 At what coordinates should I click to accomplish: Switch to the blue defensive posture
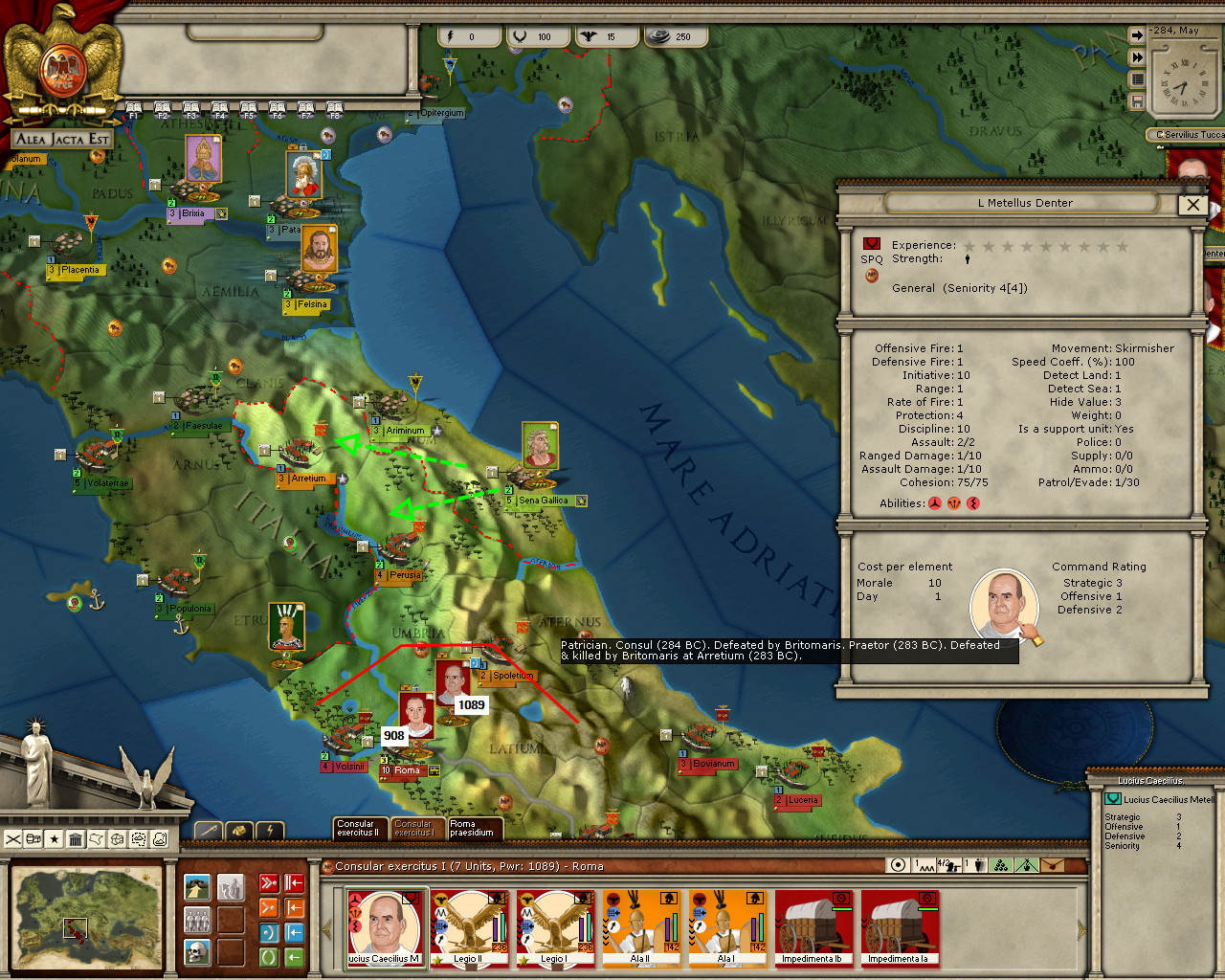pyautogui.click(x=269, y=932)
